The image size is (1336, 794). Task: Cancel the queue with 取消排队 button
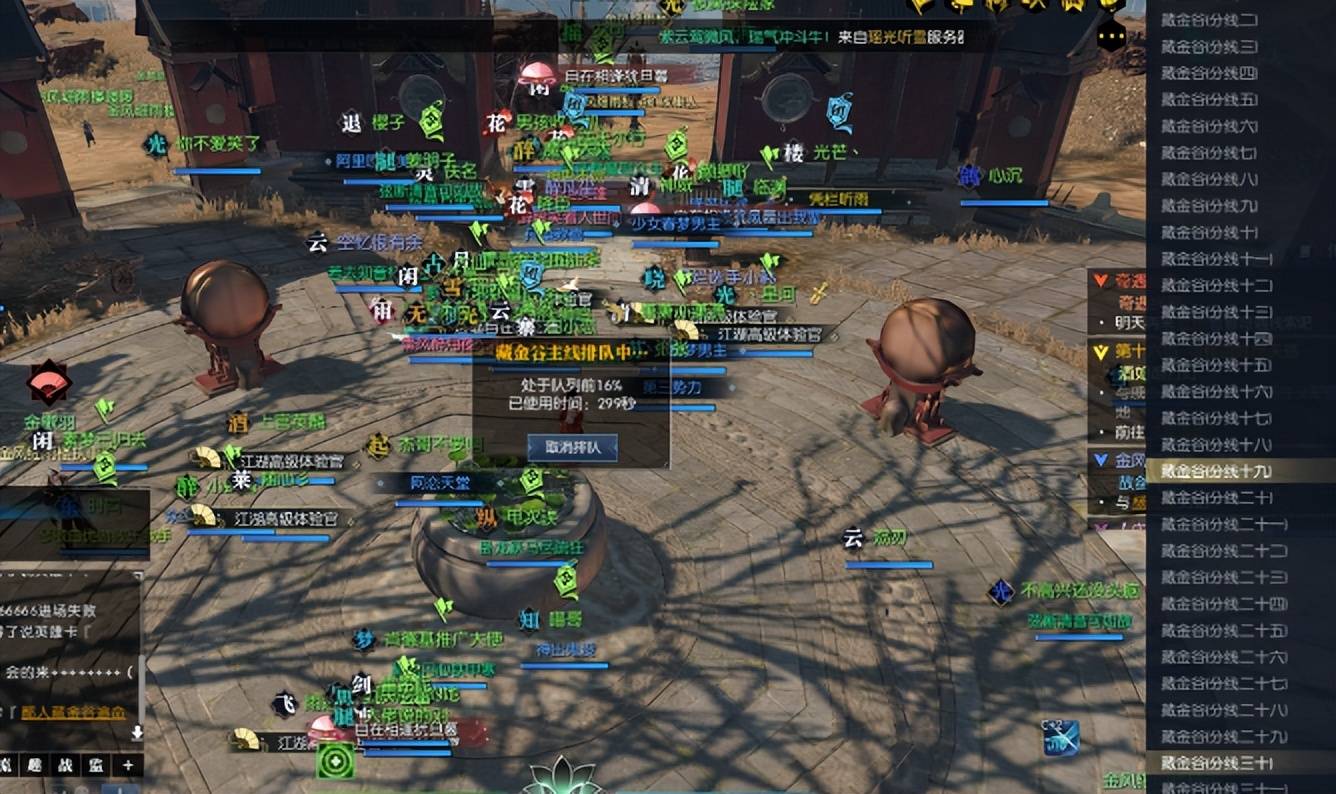[572, 447]
